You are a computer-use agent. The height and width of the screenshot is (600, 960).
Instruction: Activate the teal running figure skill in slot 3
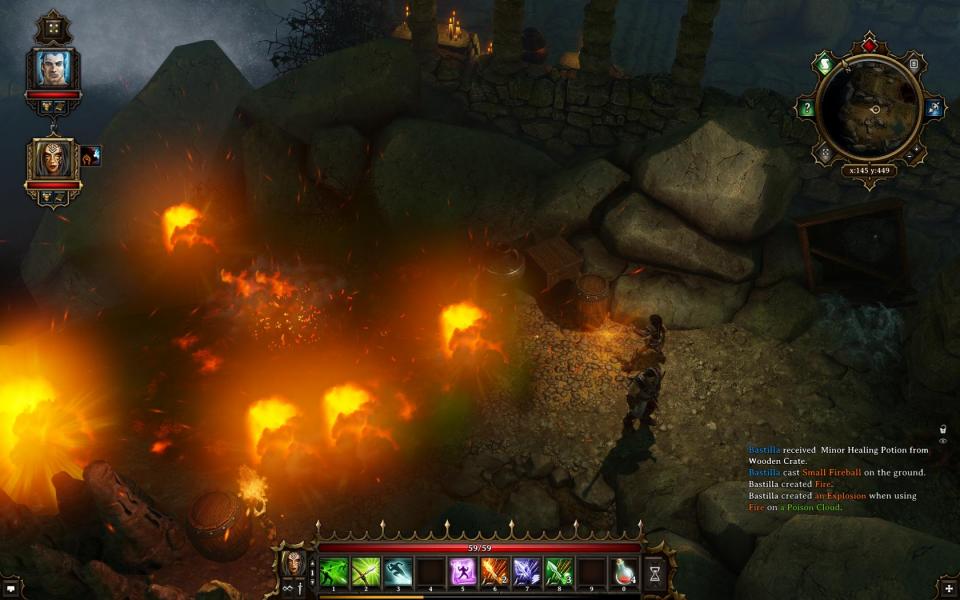[x=398, y=571]
